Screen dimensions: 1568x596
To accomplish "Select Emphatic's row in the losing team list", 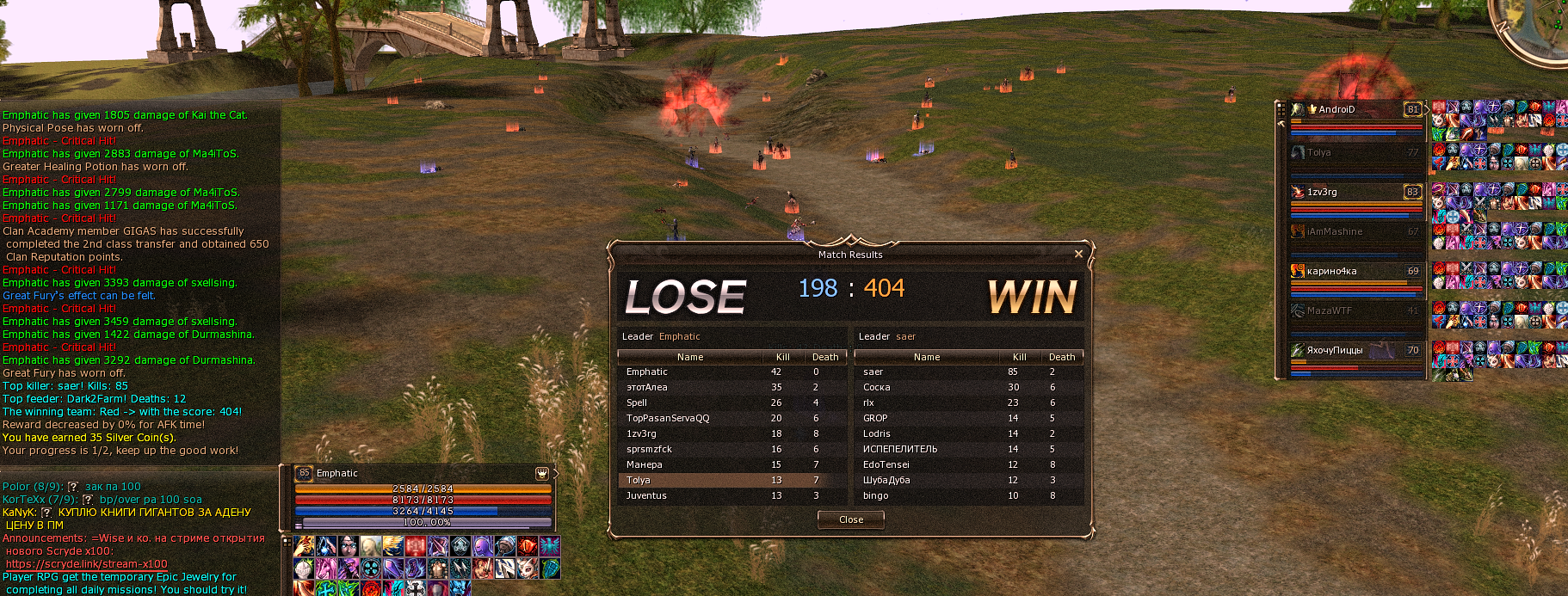I will (732, 372).
